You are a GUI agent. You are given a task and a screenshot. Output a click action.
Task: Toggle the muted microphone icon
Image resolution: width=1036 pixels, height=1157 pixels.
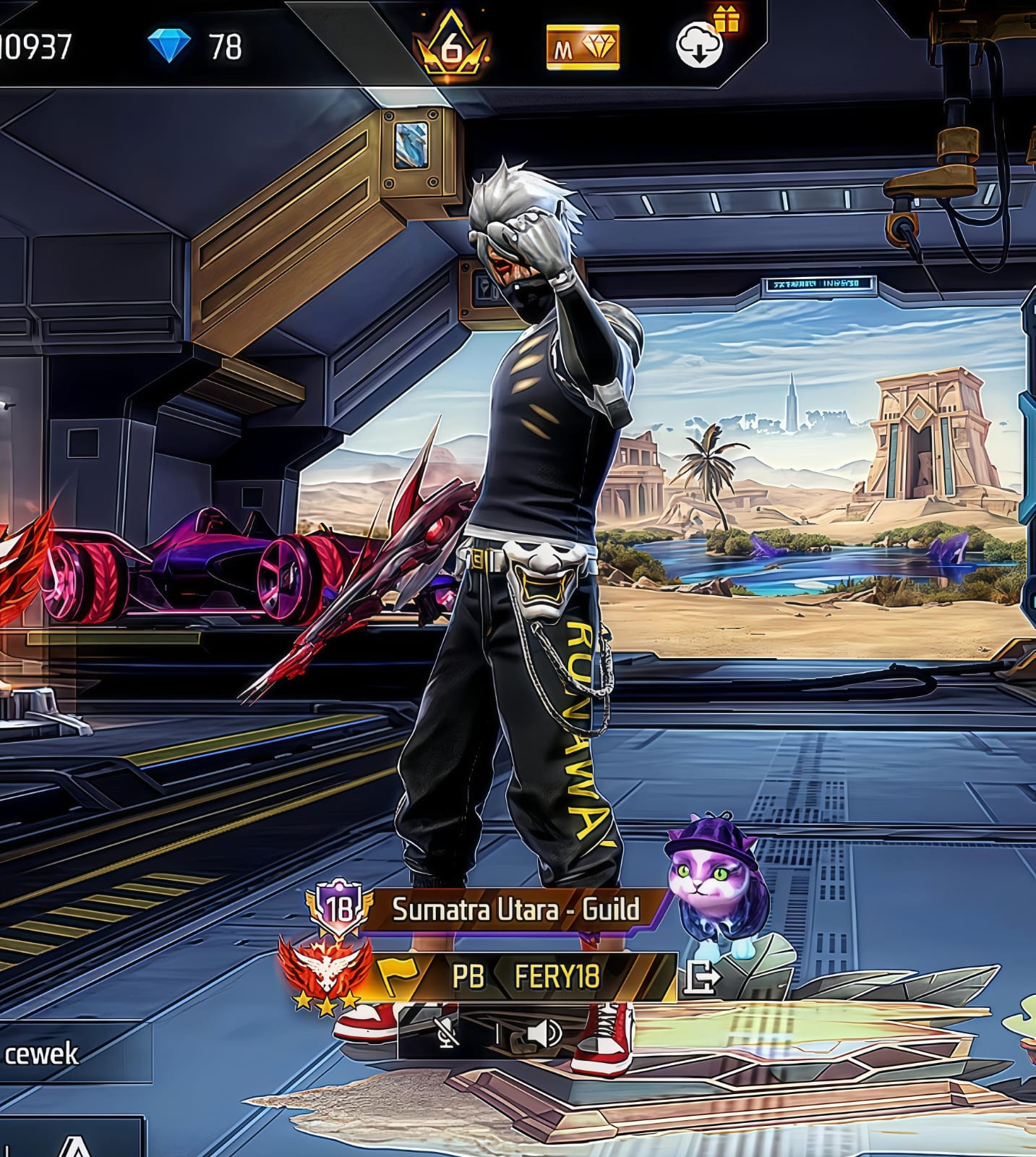tap(448, 1034)
